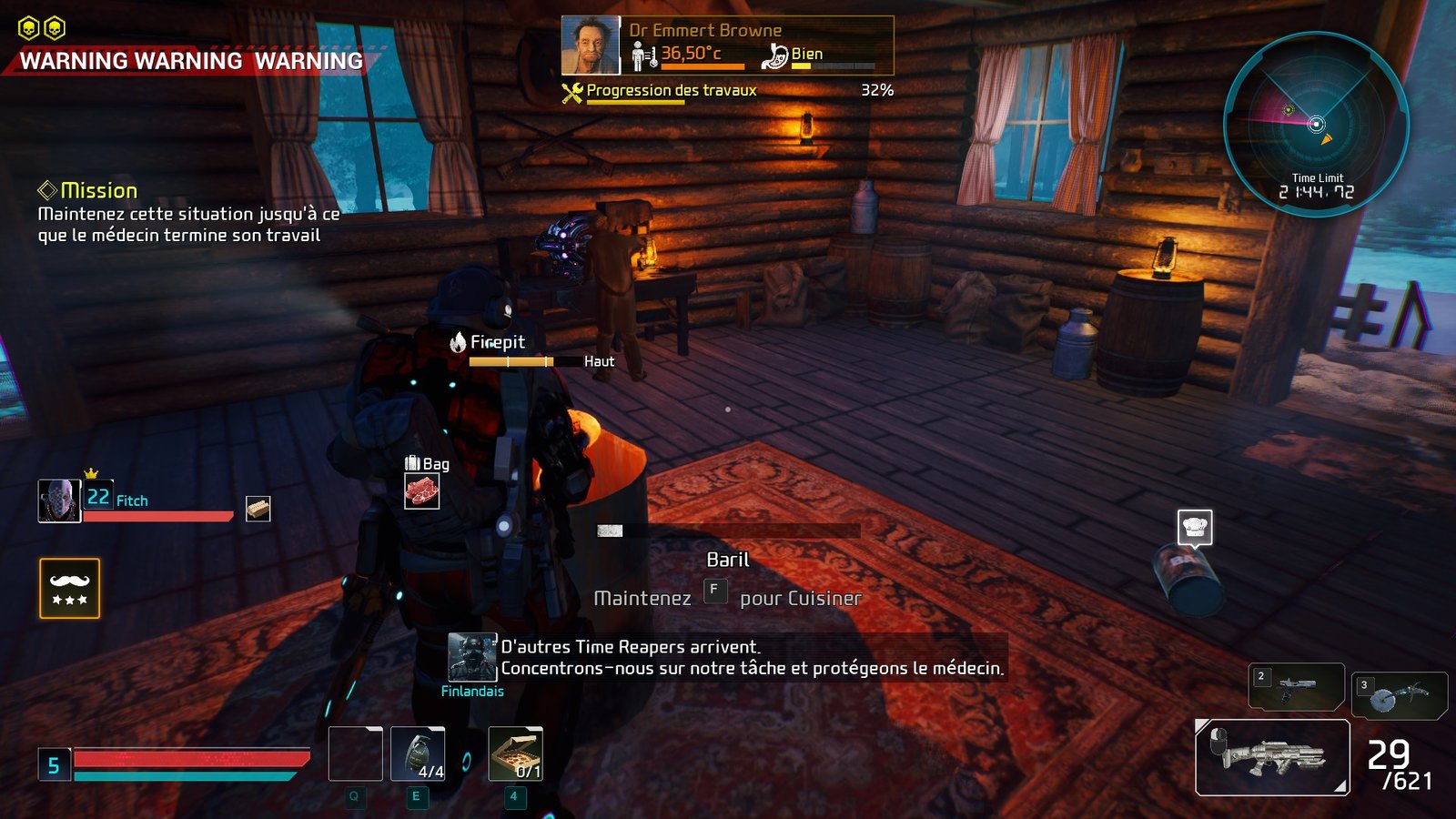1456x819 pixels.
Task: Click the wrench work progress icon
Action: 572,92
